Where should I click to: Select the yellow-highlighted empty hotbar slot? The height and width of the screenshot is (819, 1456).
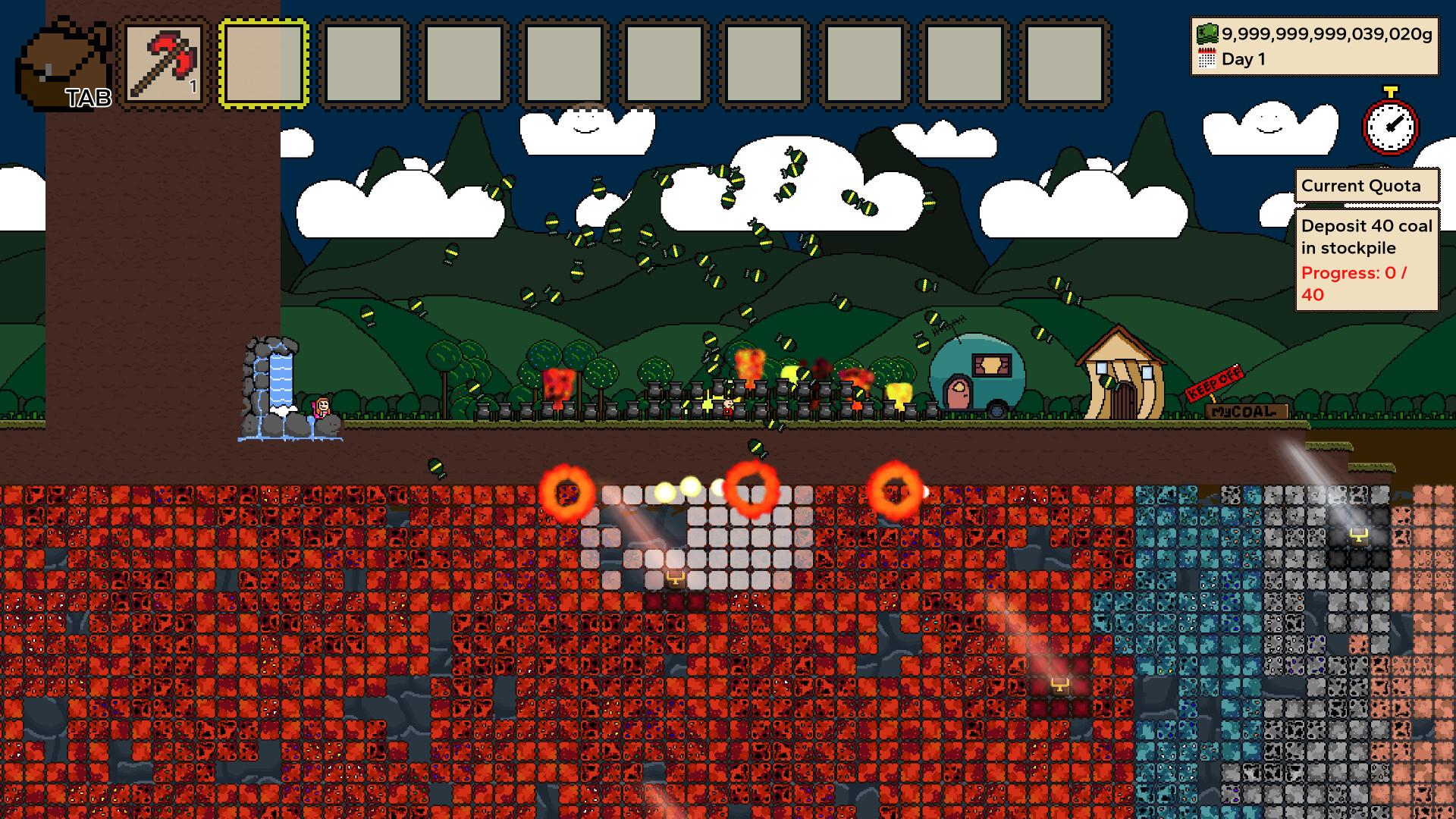tap(264, 64)
